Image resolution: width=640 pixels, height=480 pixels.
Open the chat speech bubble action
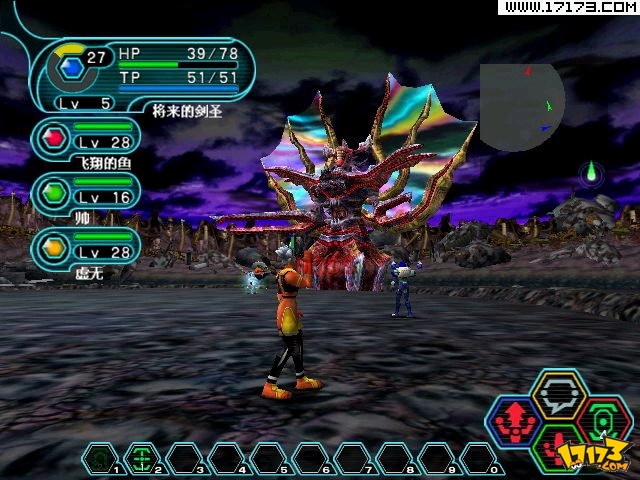[x=558, y=394]
